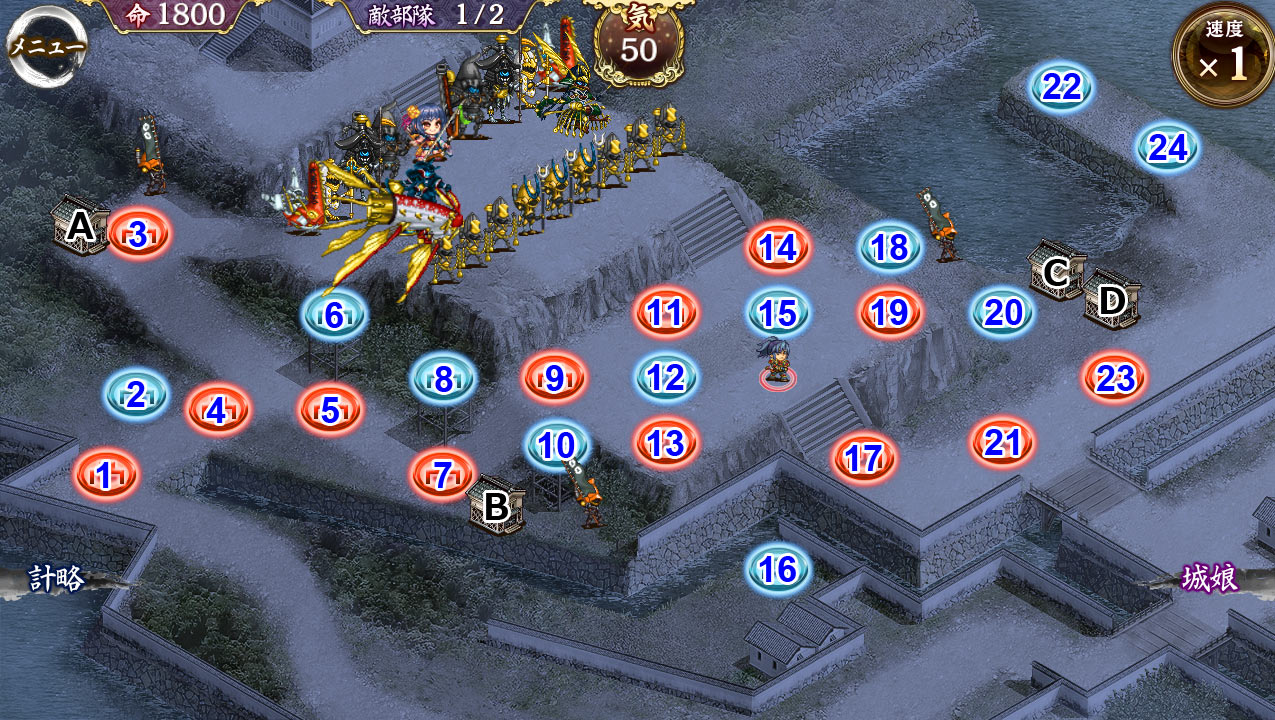Select blue deployment slot 24
This screenshot has width=1275, height=720.
[1167, 148]
